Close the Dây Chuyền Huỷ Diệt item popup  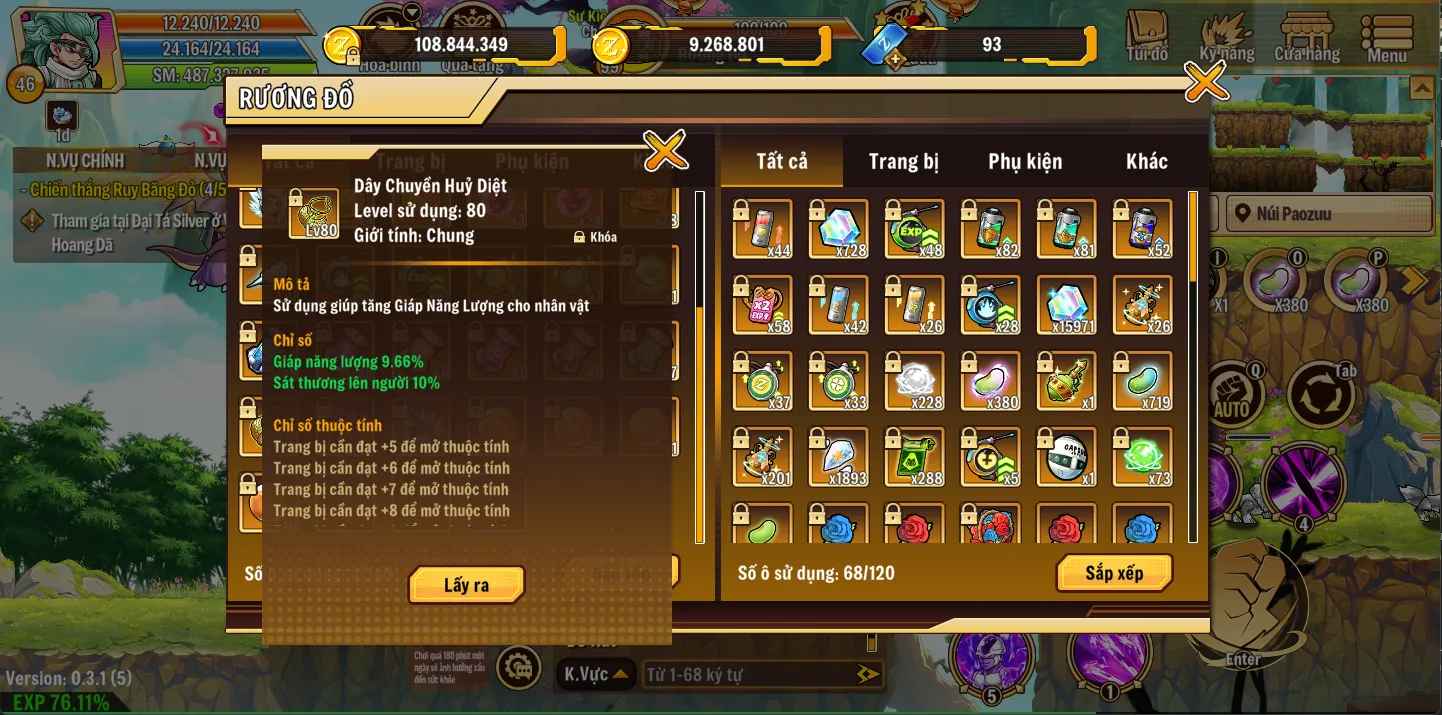[665, 151]
